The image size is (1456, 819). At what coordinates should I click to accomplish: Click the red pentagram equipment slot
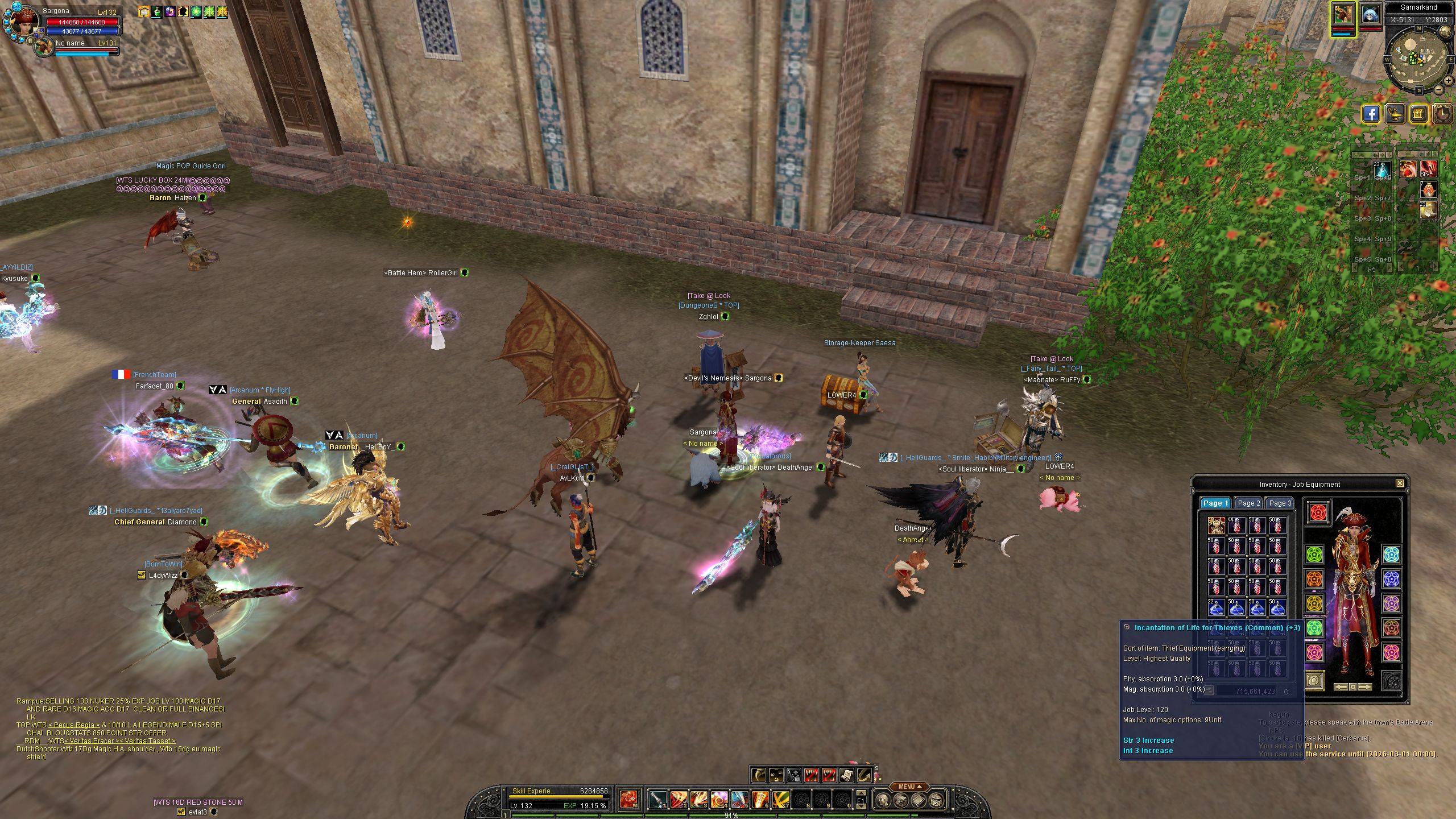[x=1318, y=512]
